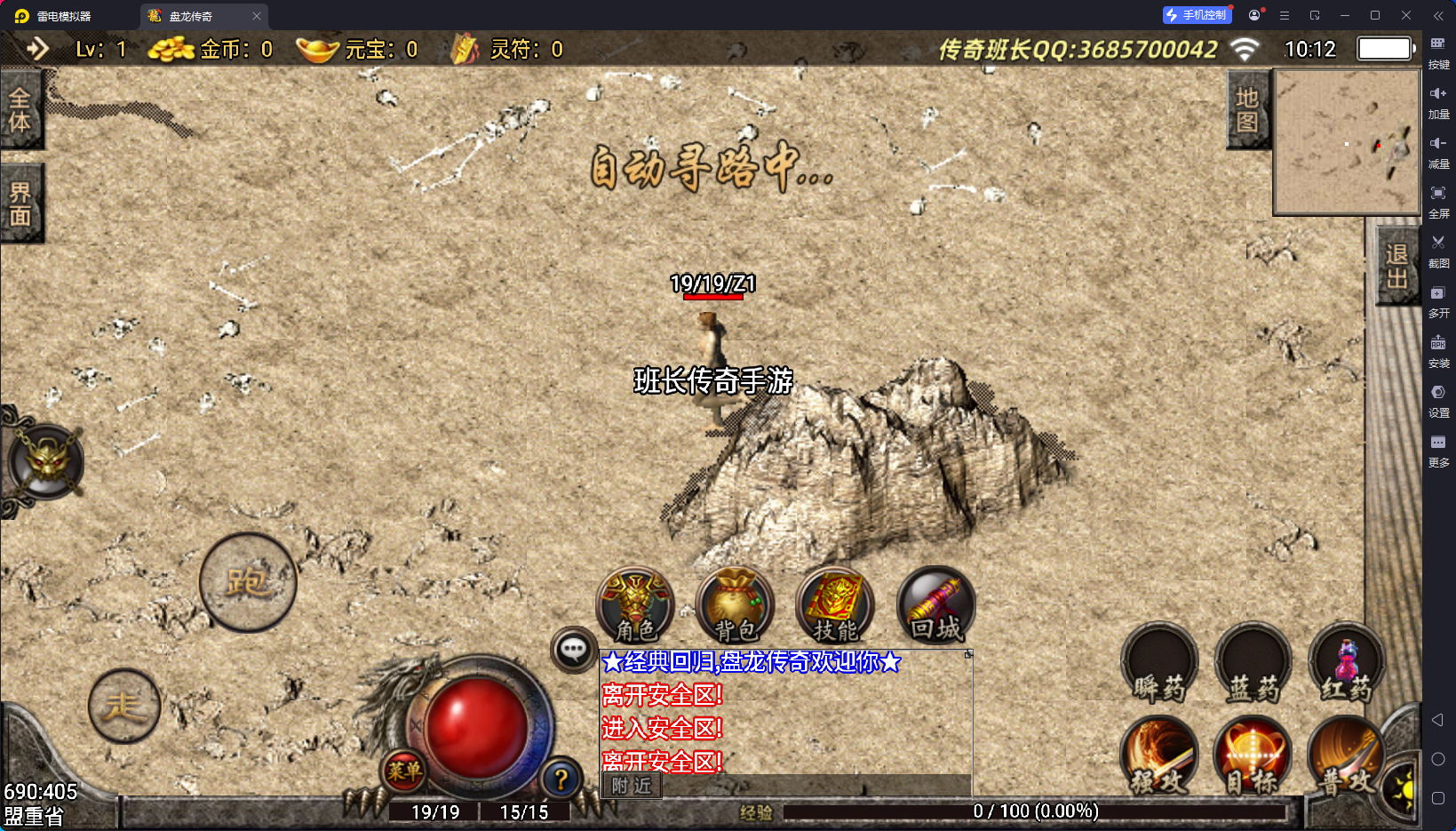Image resolution: width=1456 pixels, height=831 pixels.
Task: Open the 背包 inventory bag
Action: click(x=736, y=606)
